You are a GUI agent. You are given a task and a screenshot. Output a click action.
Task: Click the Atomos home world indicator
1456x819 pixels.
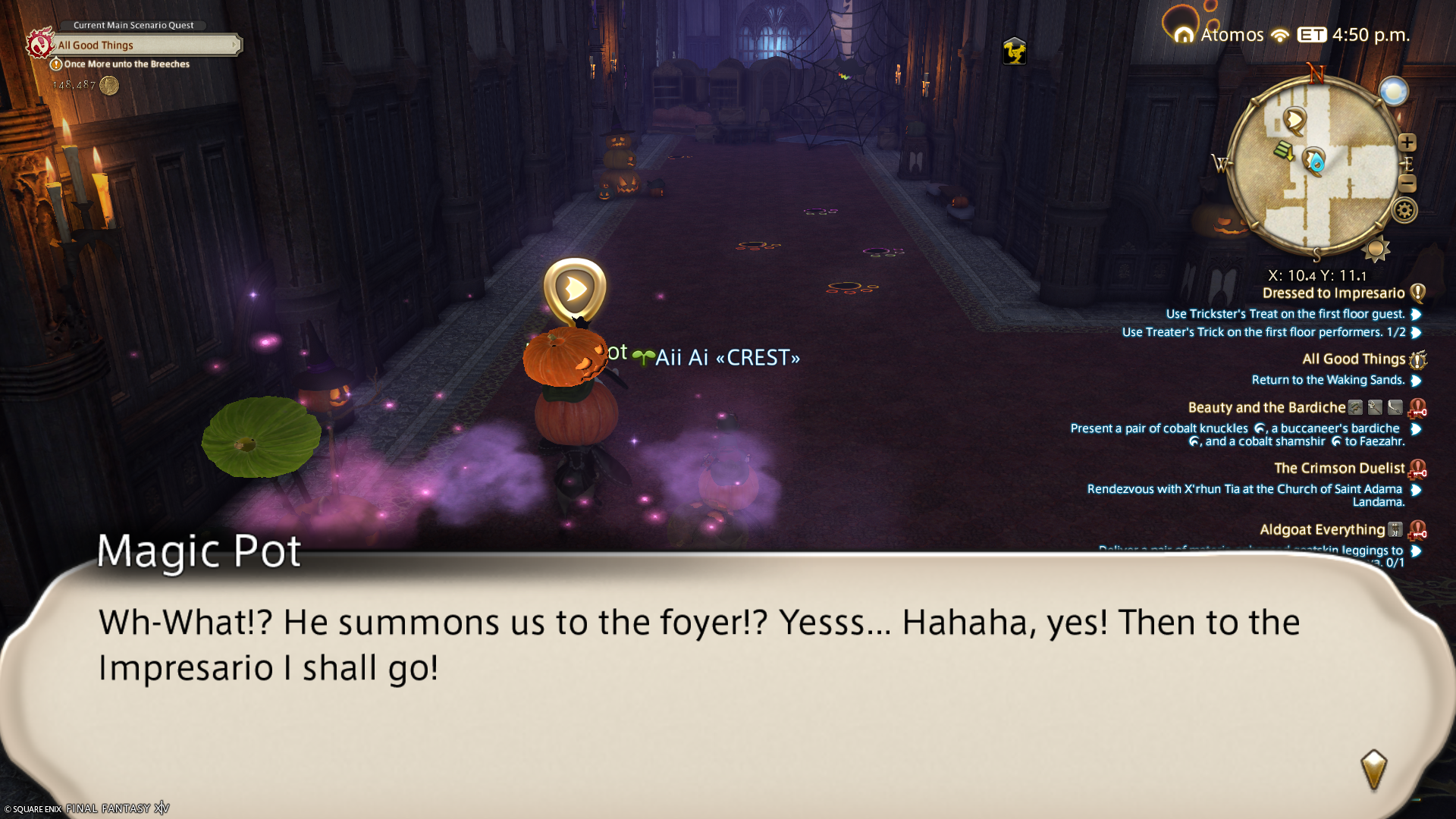point(1219,35)
